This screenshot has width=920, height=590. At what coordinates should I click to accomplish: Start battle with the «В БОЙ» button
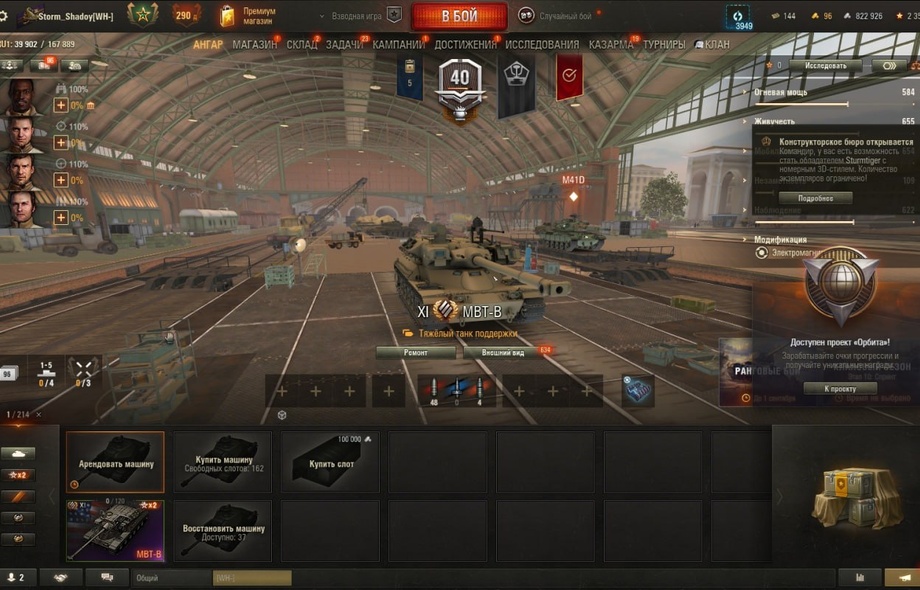[x=459, y=16]
